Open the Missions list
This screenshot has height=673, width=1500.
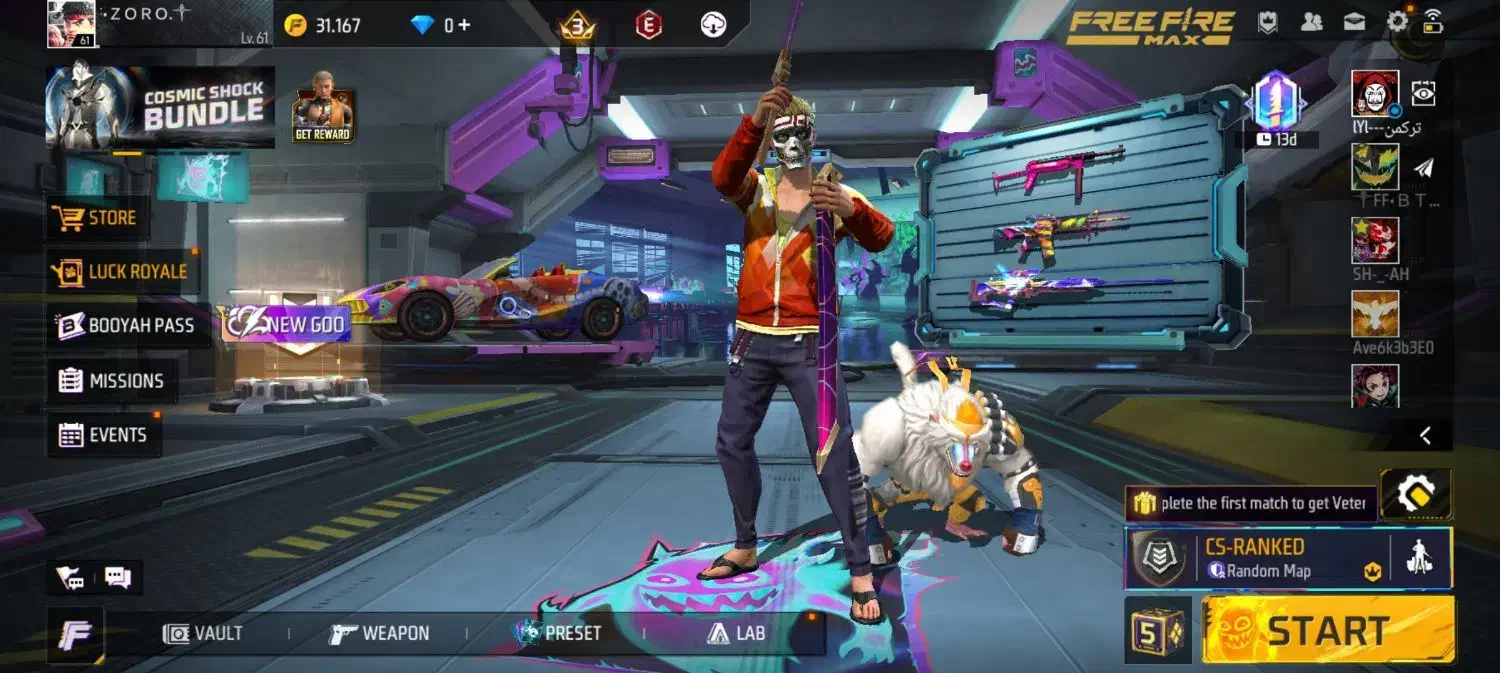111,381
